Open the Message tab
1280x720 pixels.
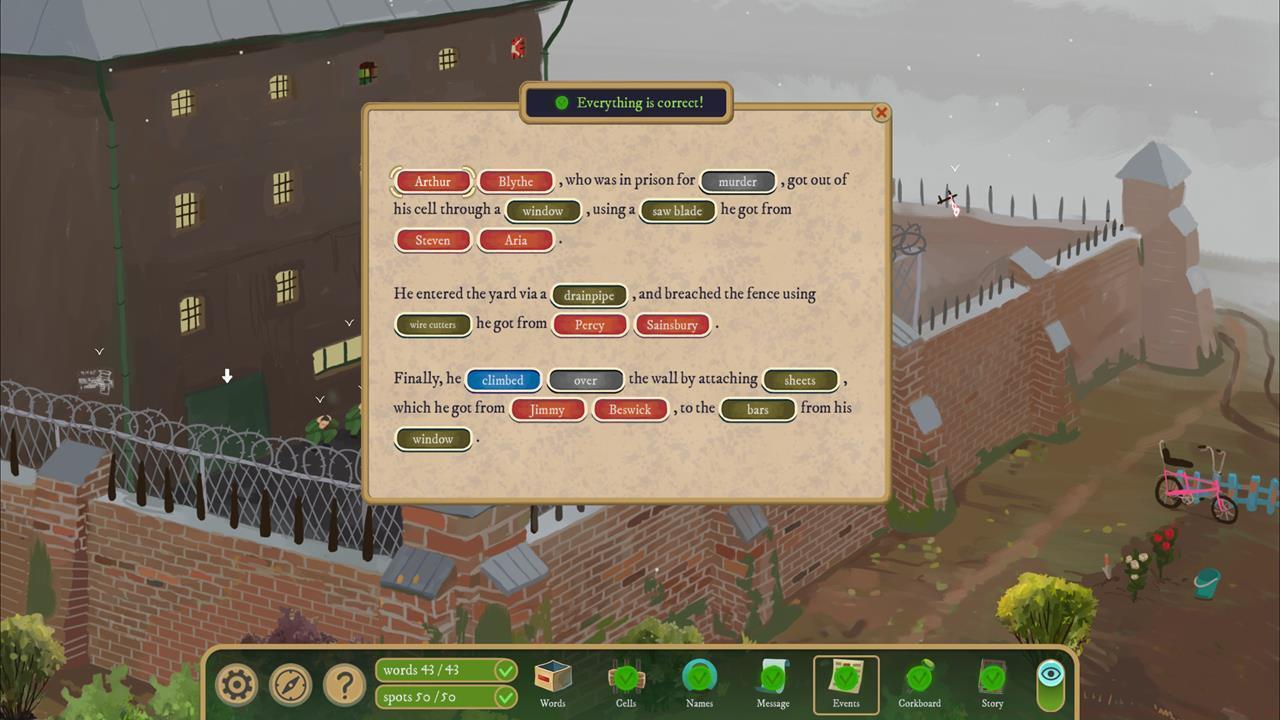coord(773,684)
